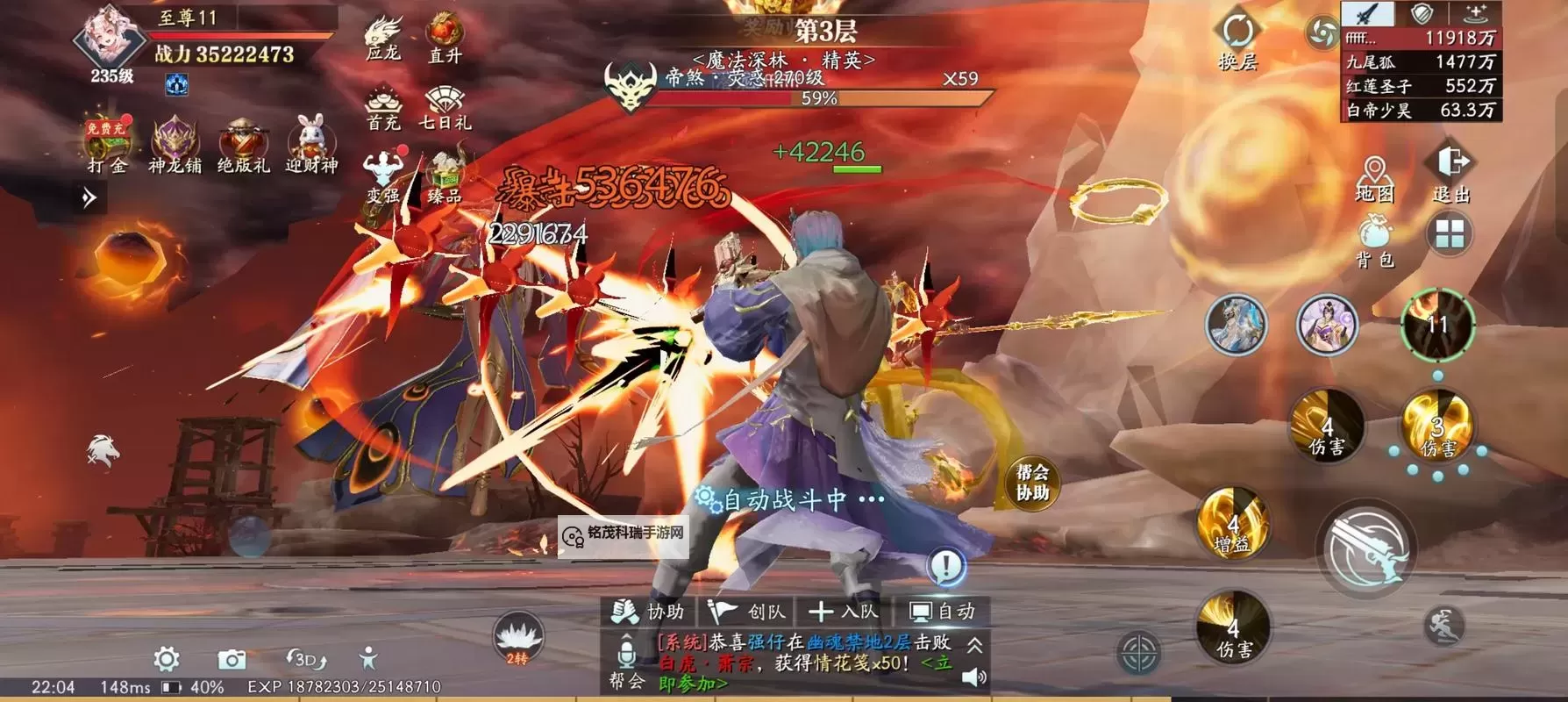The height and width of the screenshot is (702, 1568).
Task: Tap the 换层 floor-change icon
Action: click(1239, 31)
